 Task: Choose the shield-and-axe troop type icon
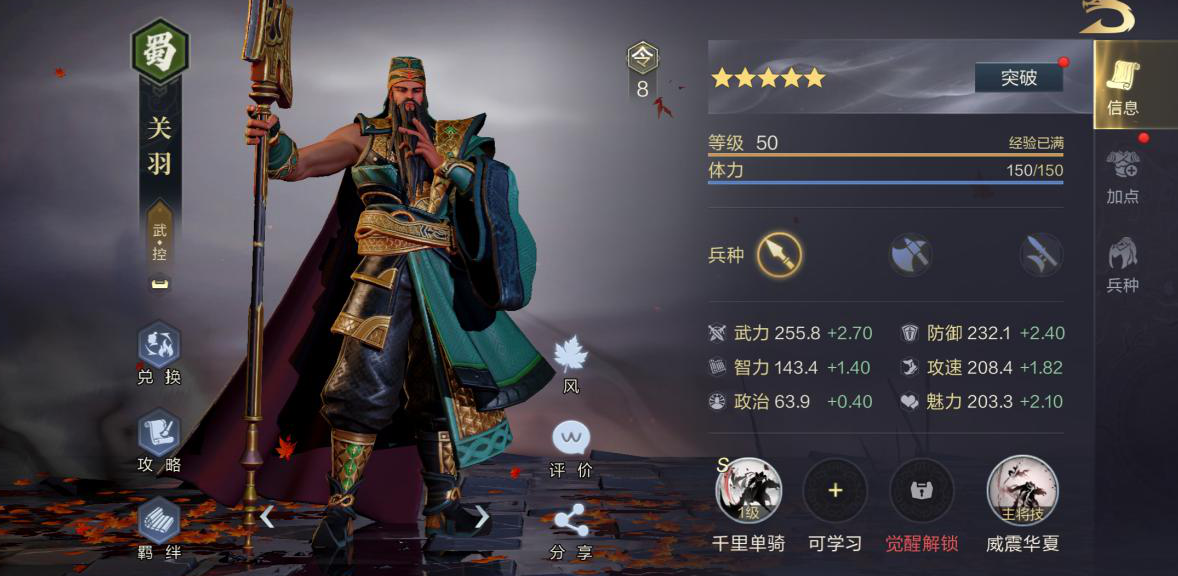click(910, 255)
